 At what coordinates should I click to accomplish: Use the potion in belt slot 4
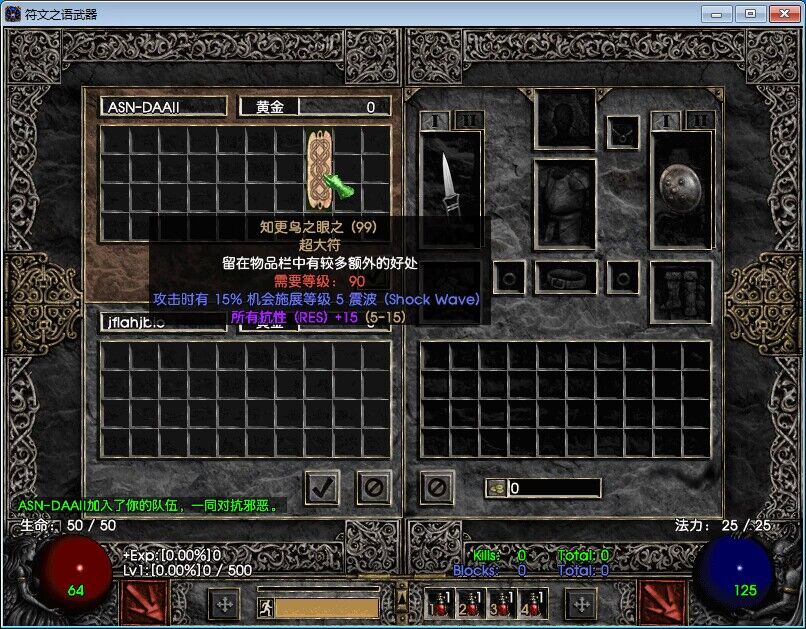point(530,603)
